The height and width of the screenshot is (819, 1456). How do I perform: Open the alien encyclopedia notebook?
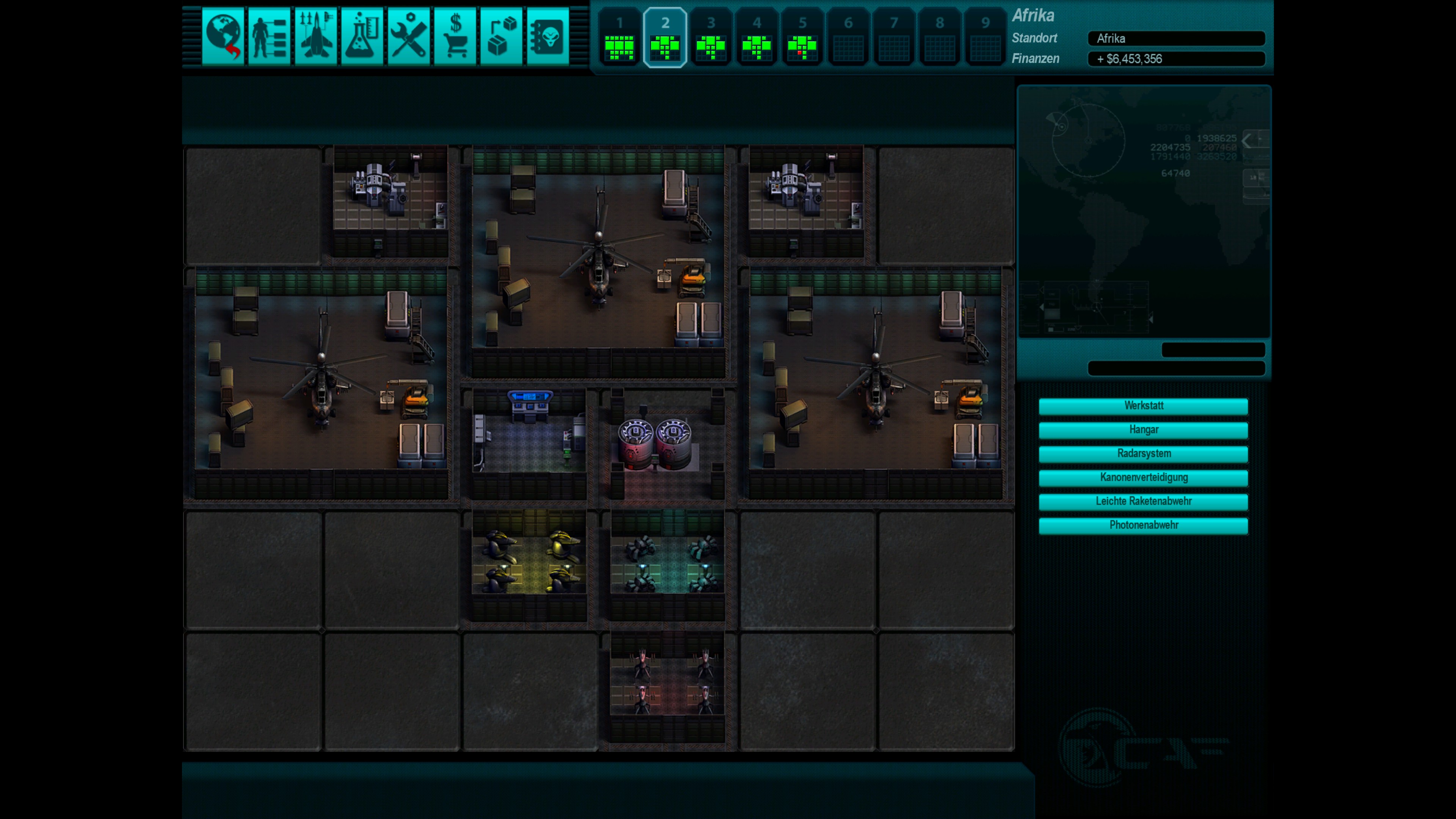coord(548,37)
